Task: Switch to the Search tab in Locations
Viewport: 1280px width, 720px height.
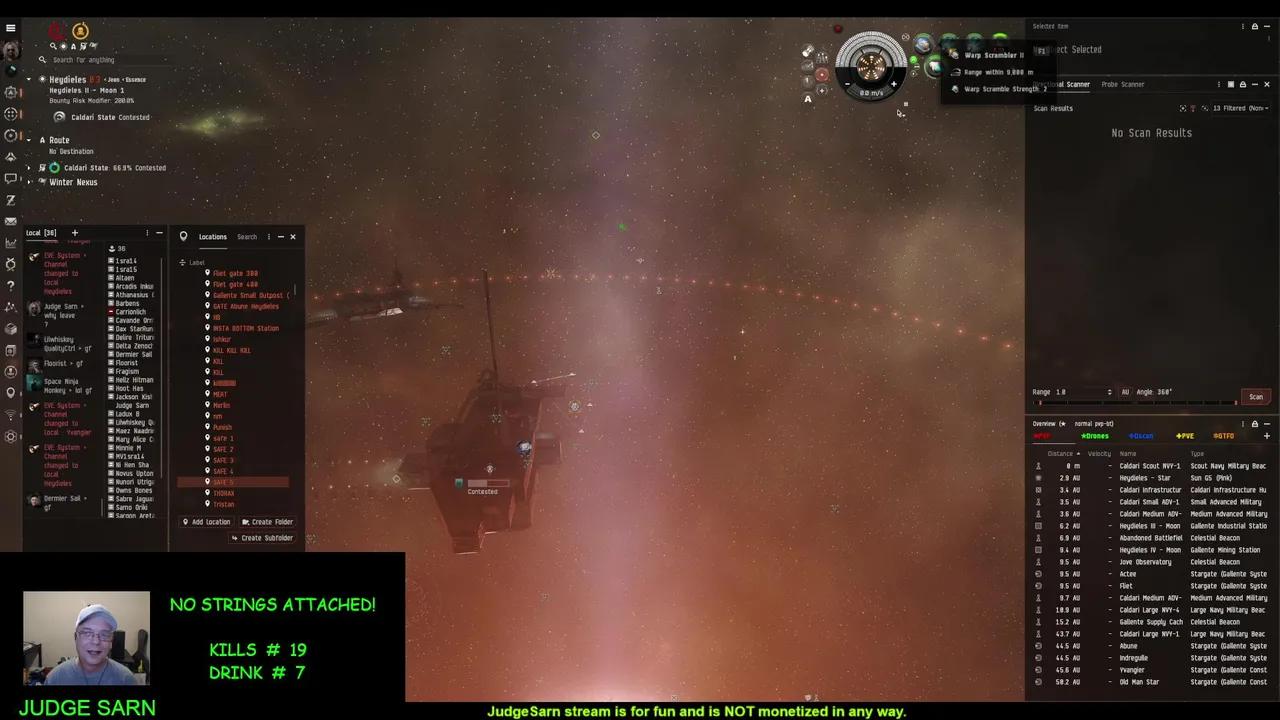Action: 247,237
